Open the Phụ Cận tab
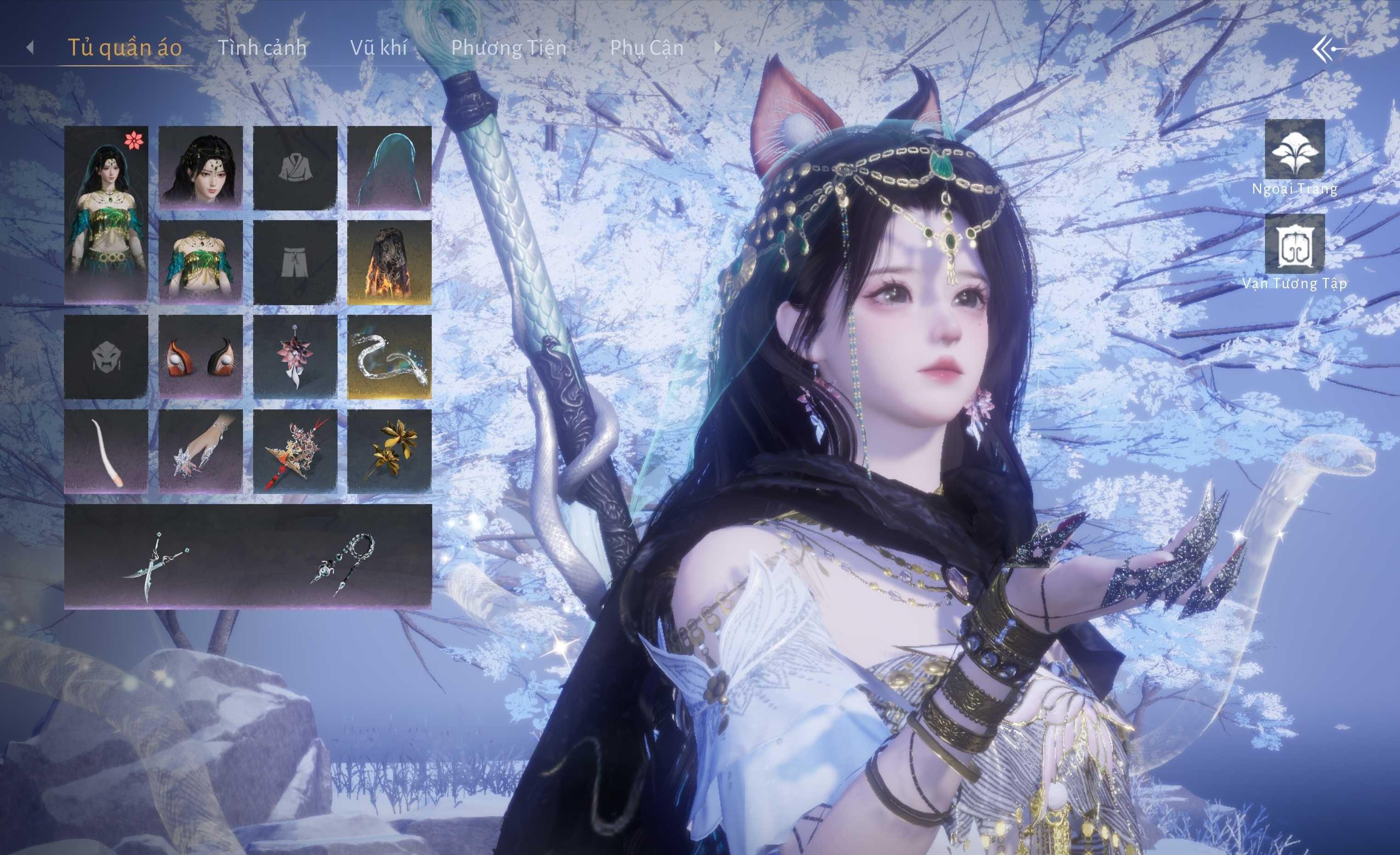The image size is (1400, 855). click(647, 48)
